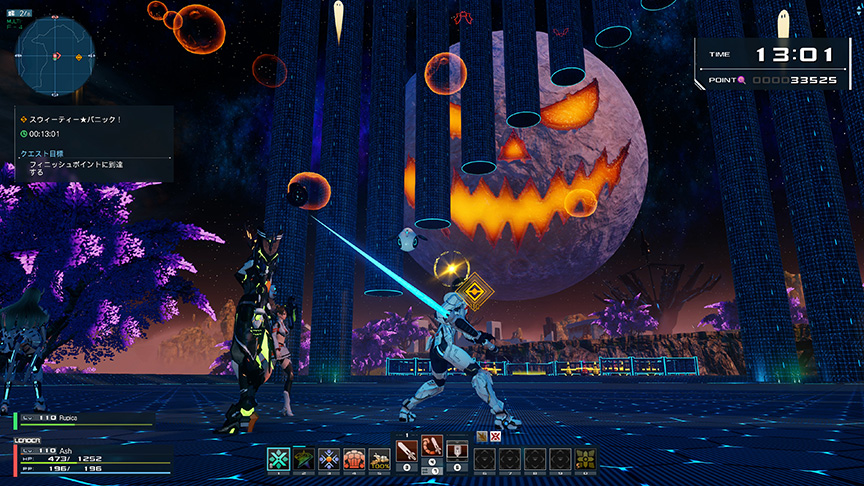
Task: Activate the blue snowflake with orange center skill
Action: [x=329, y=458]
